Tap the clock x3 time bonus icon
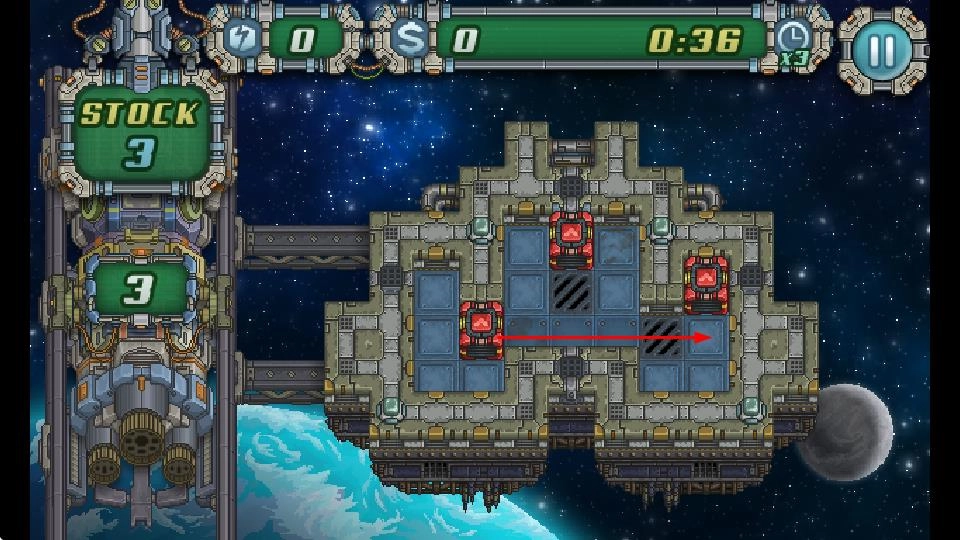 (793, 40)
